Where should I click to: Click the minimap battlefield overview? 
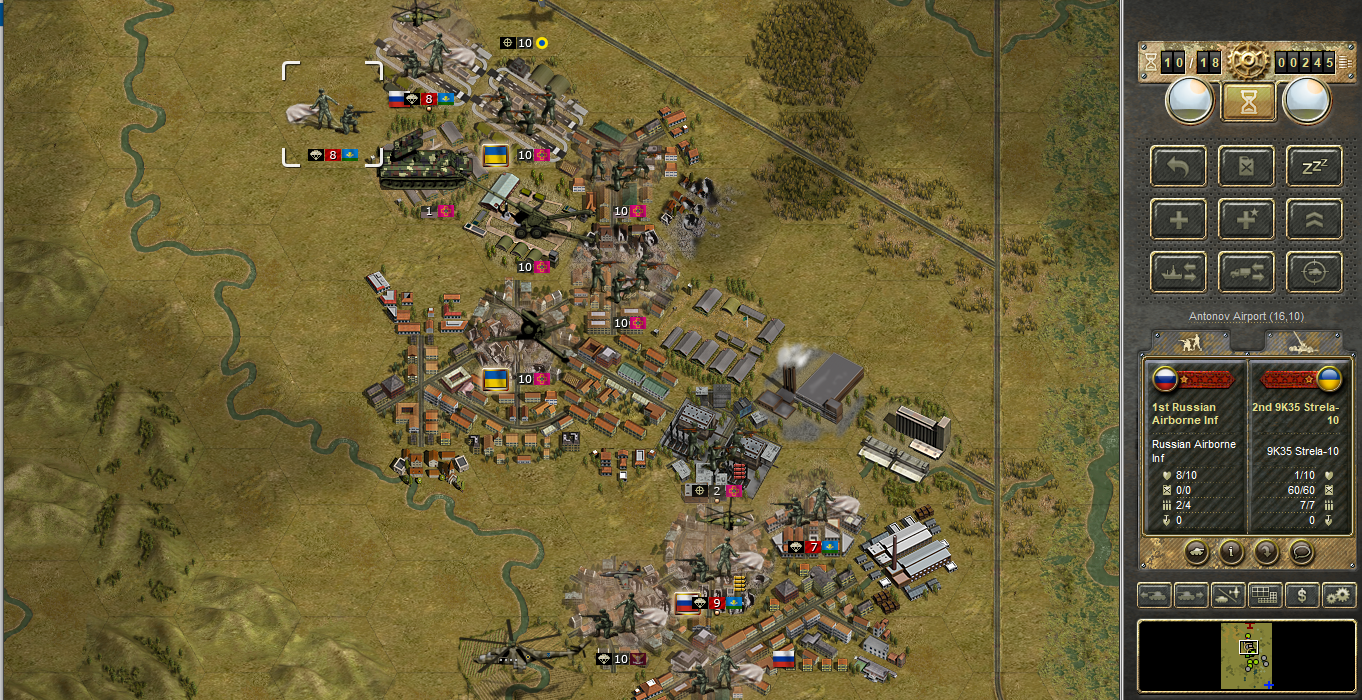pos(1248,655)
